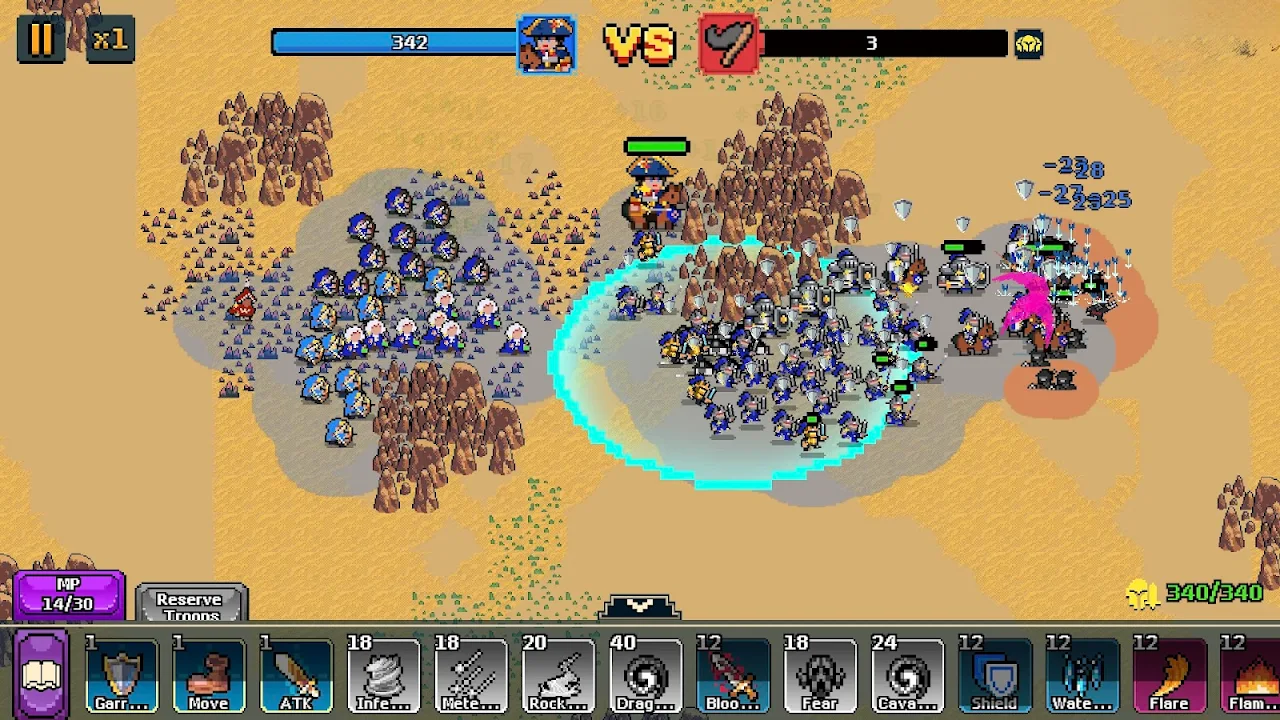Select the Rock spell slot
Screen dimensions: 1280x720
coord(558,676)
